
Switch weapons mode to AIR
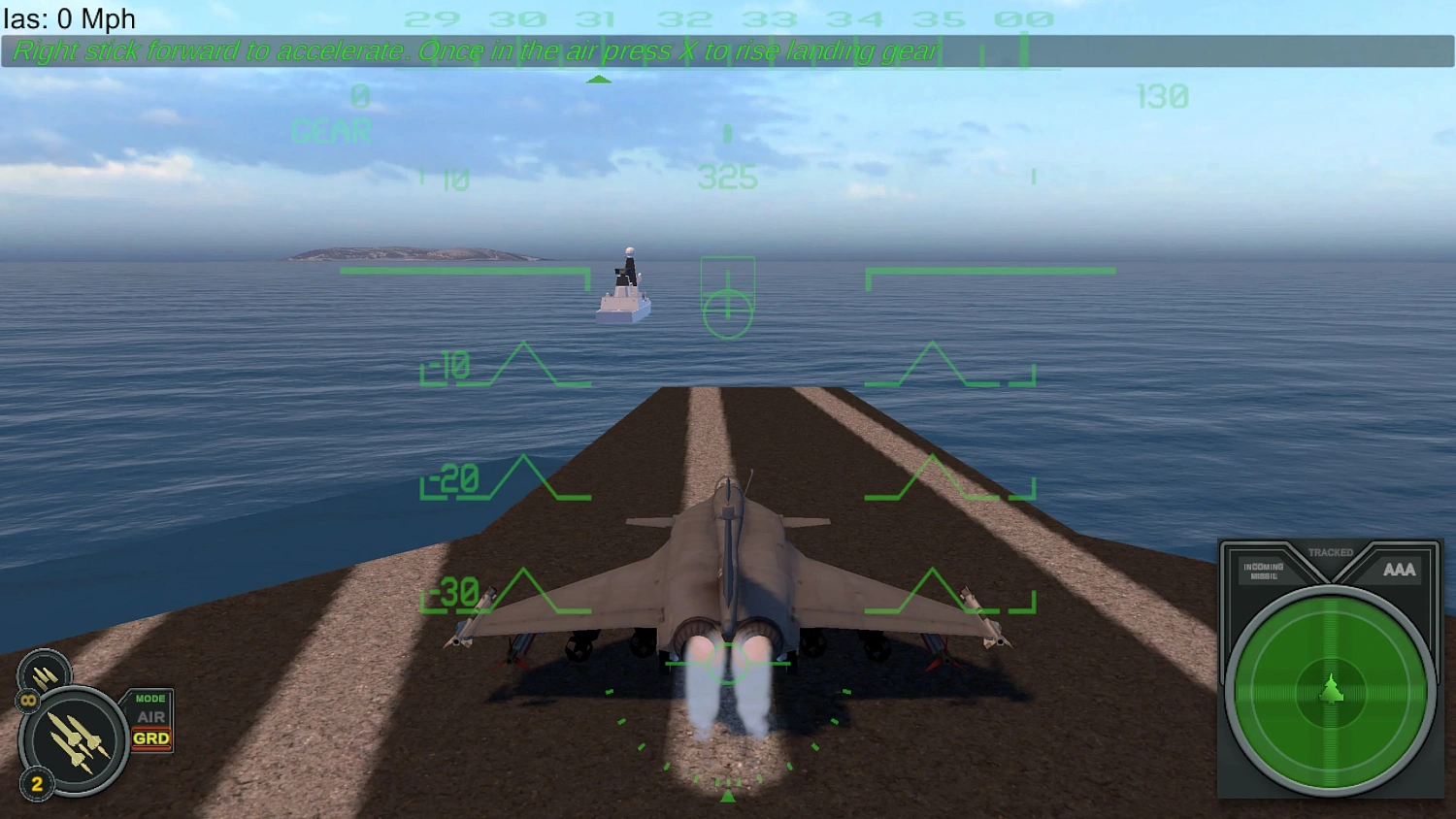(151, 718)
